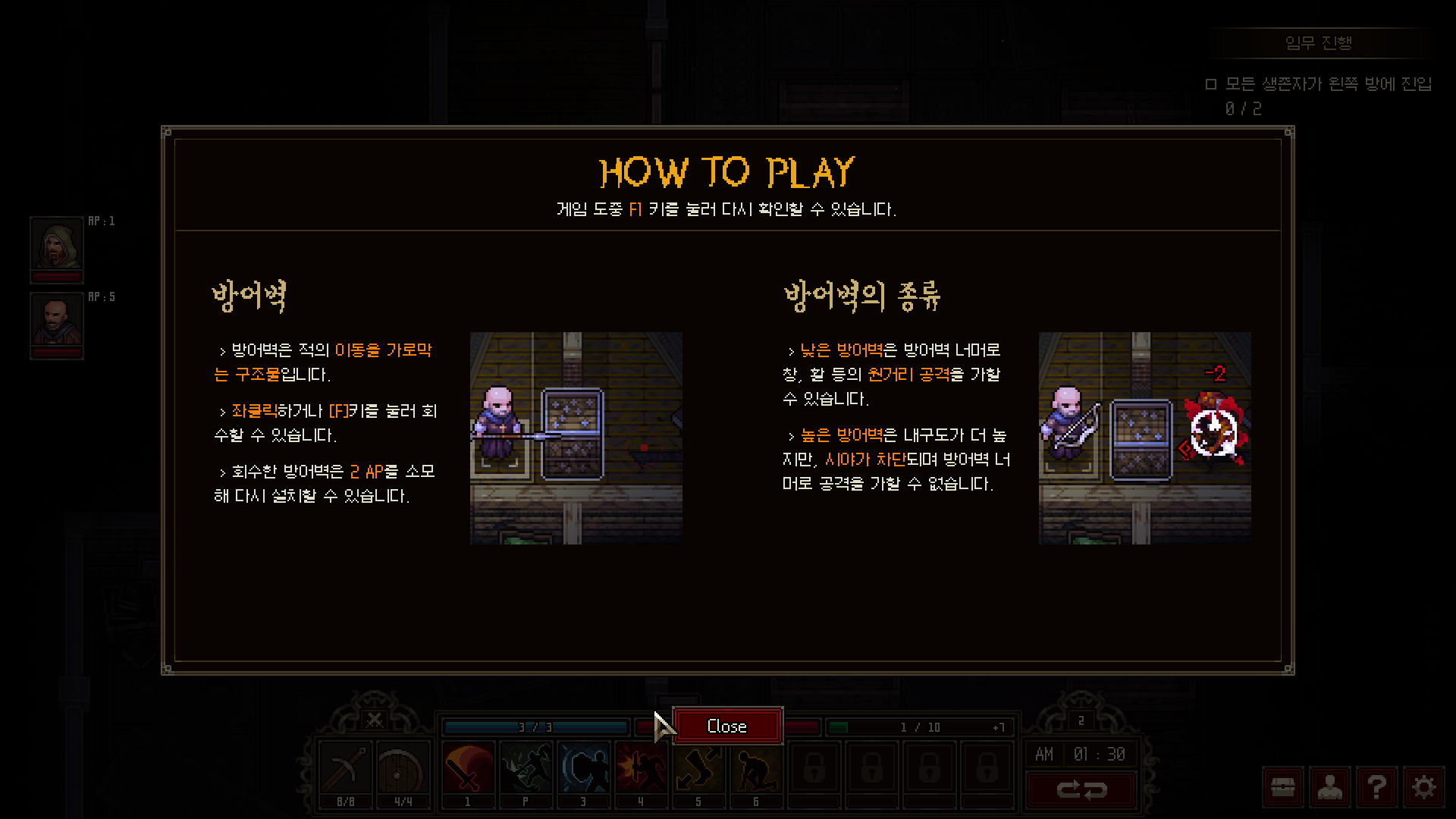
Task: Click the crossed swords emblem button
Action: [374, 719]
